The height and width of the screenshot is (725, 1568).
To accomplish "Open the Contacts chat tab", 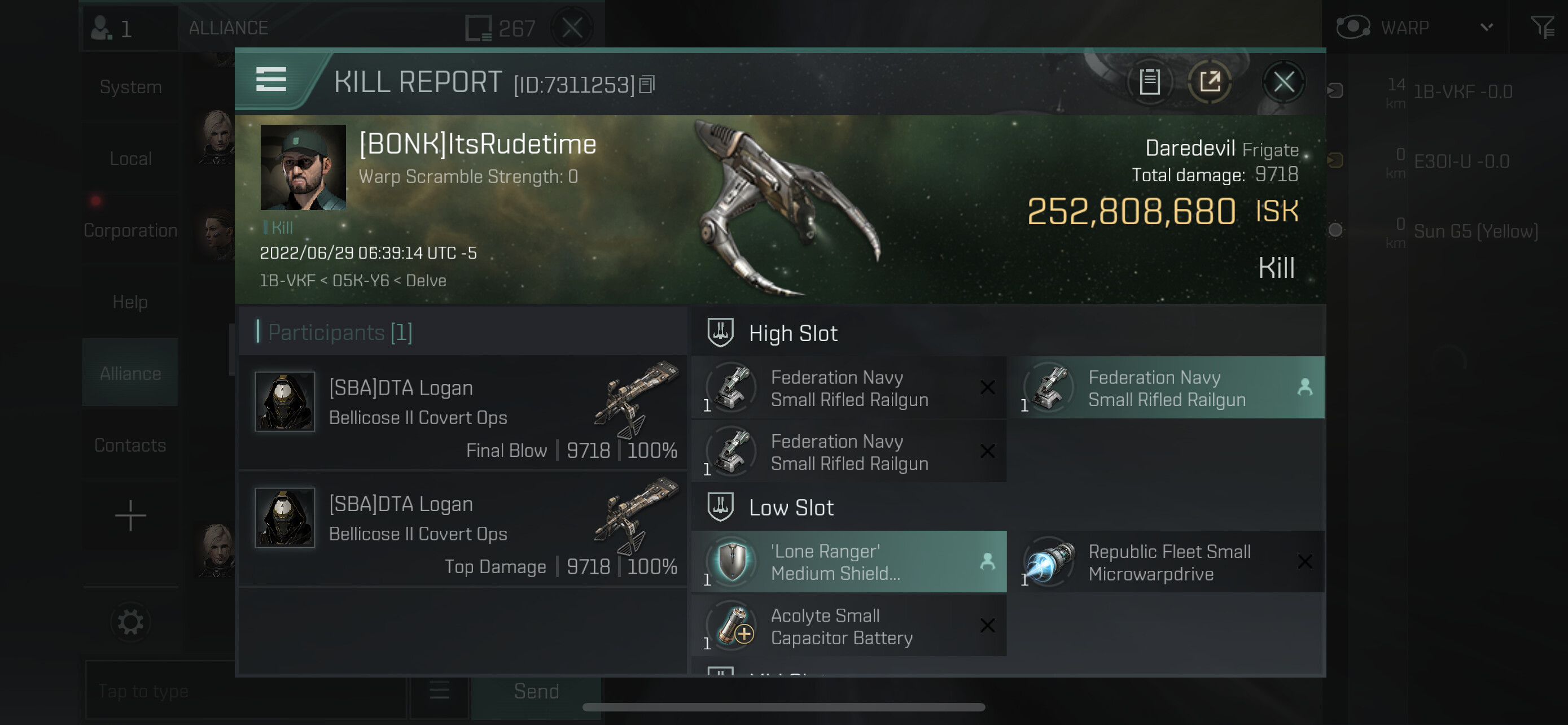I will [130, 445].
